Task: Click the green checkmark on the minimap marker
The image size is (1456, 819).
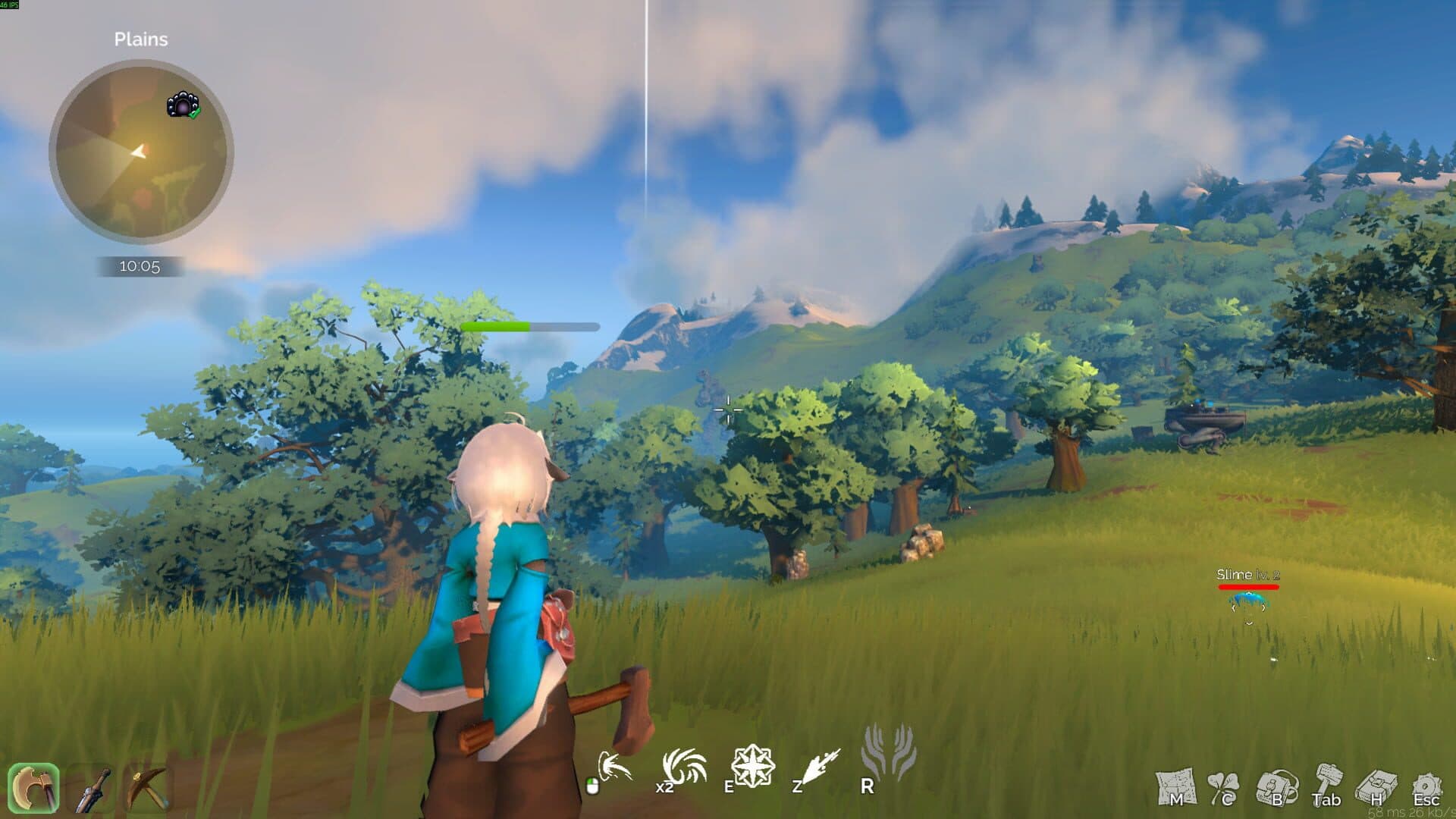Action: (x=193, y=113)
